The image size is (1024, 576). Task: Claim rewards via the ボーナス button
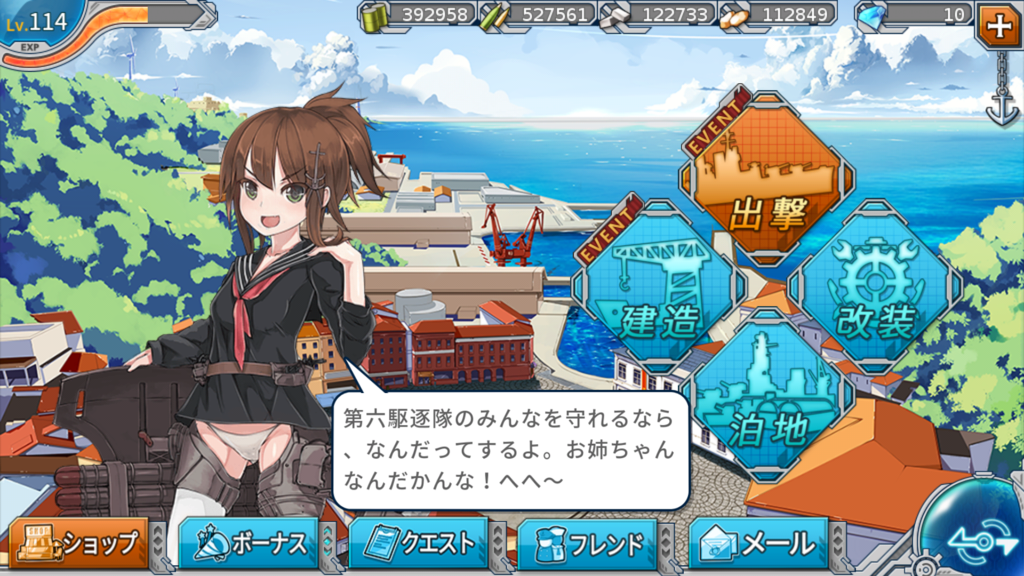point(250,544)
